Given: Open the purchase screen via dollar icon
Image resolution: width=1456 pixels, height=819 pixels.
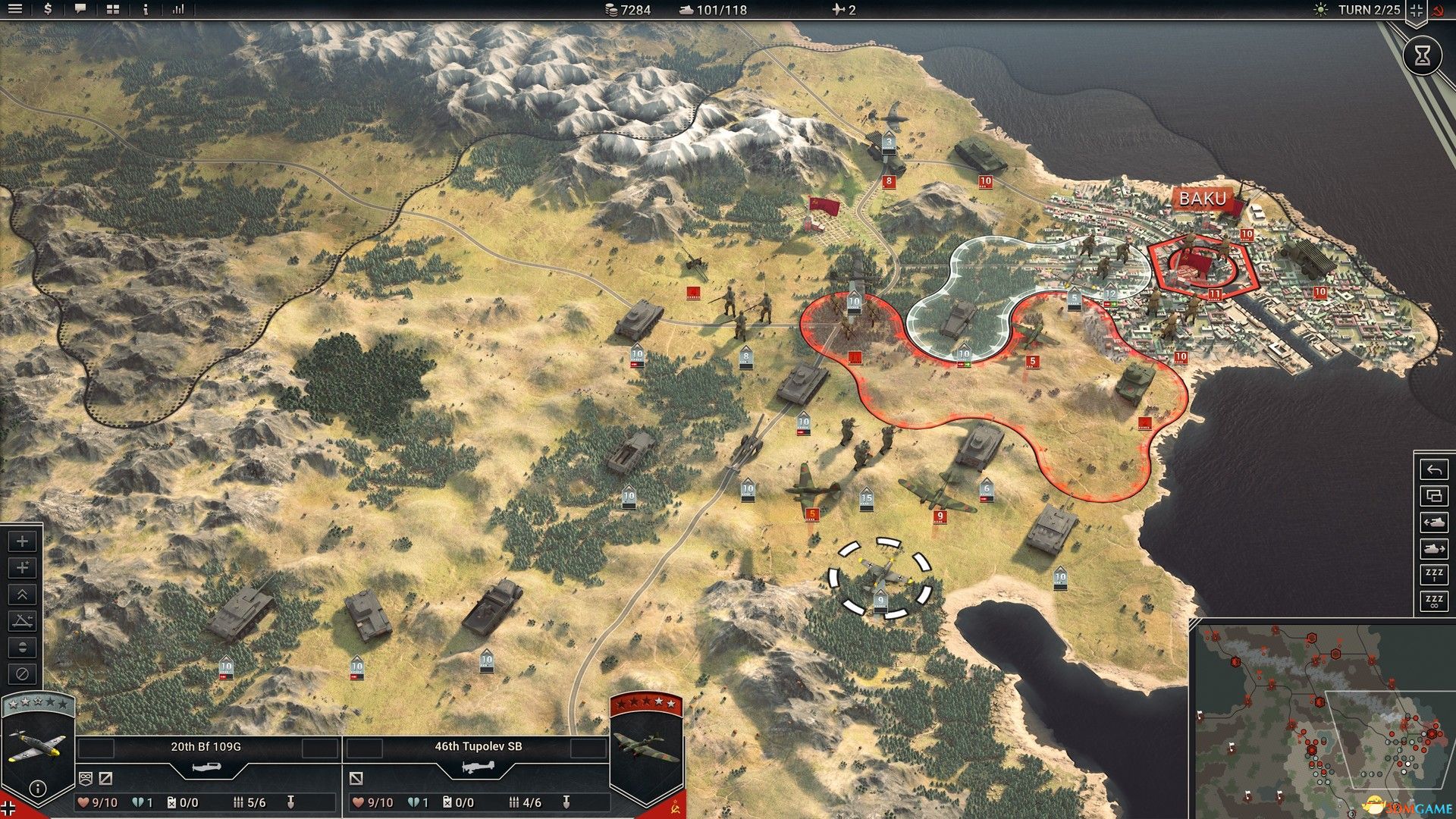Looking at the screenshot, I should [49, 11].
